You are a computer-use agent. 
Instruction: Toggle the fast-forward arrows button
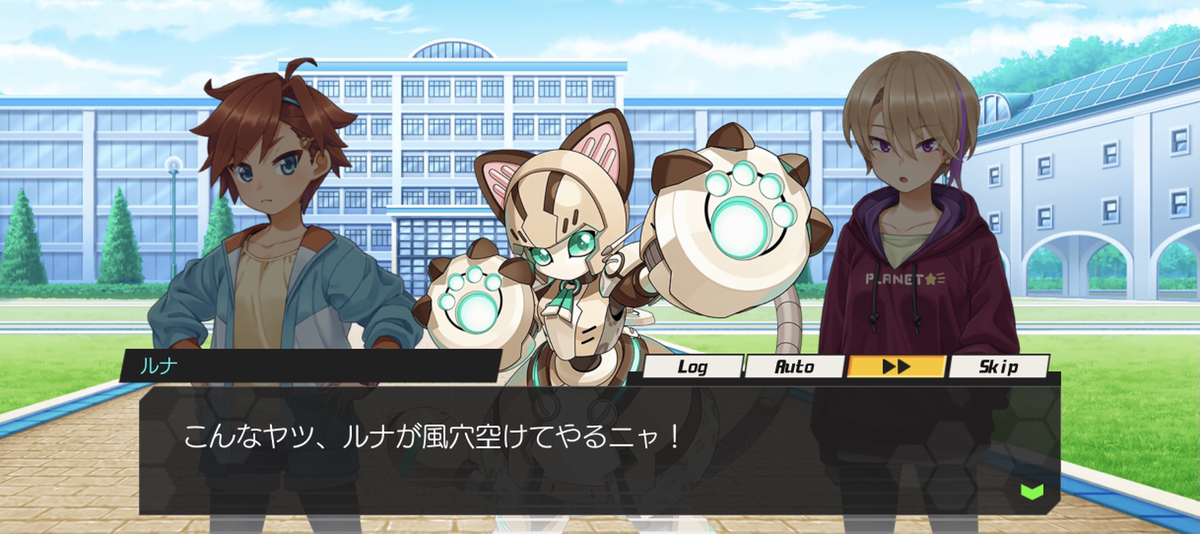point(896,367)
